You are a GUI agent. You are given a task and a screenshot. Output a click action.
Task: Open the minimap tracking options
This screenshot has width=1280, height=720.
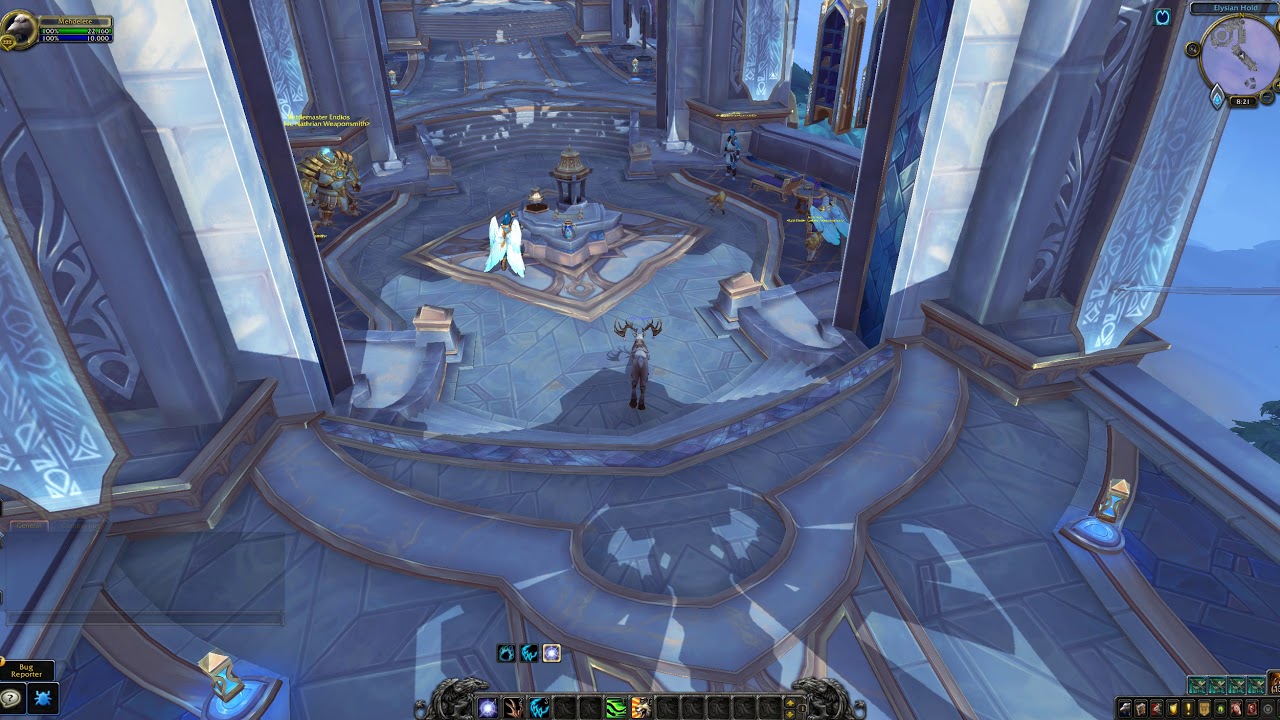[1192, 49]
